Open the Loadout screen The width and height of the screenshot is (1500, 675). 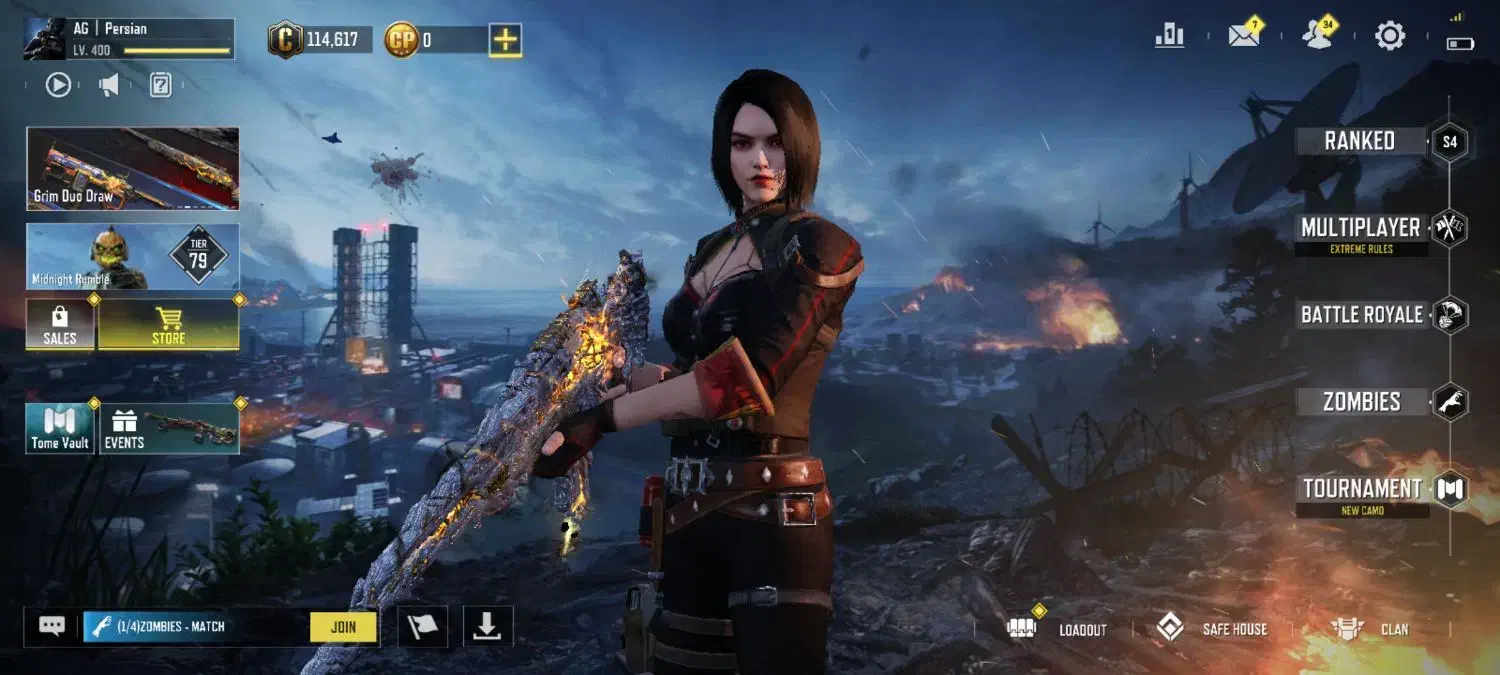coord(1062,629)
